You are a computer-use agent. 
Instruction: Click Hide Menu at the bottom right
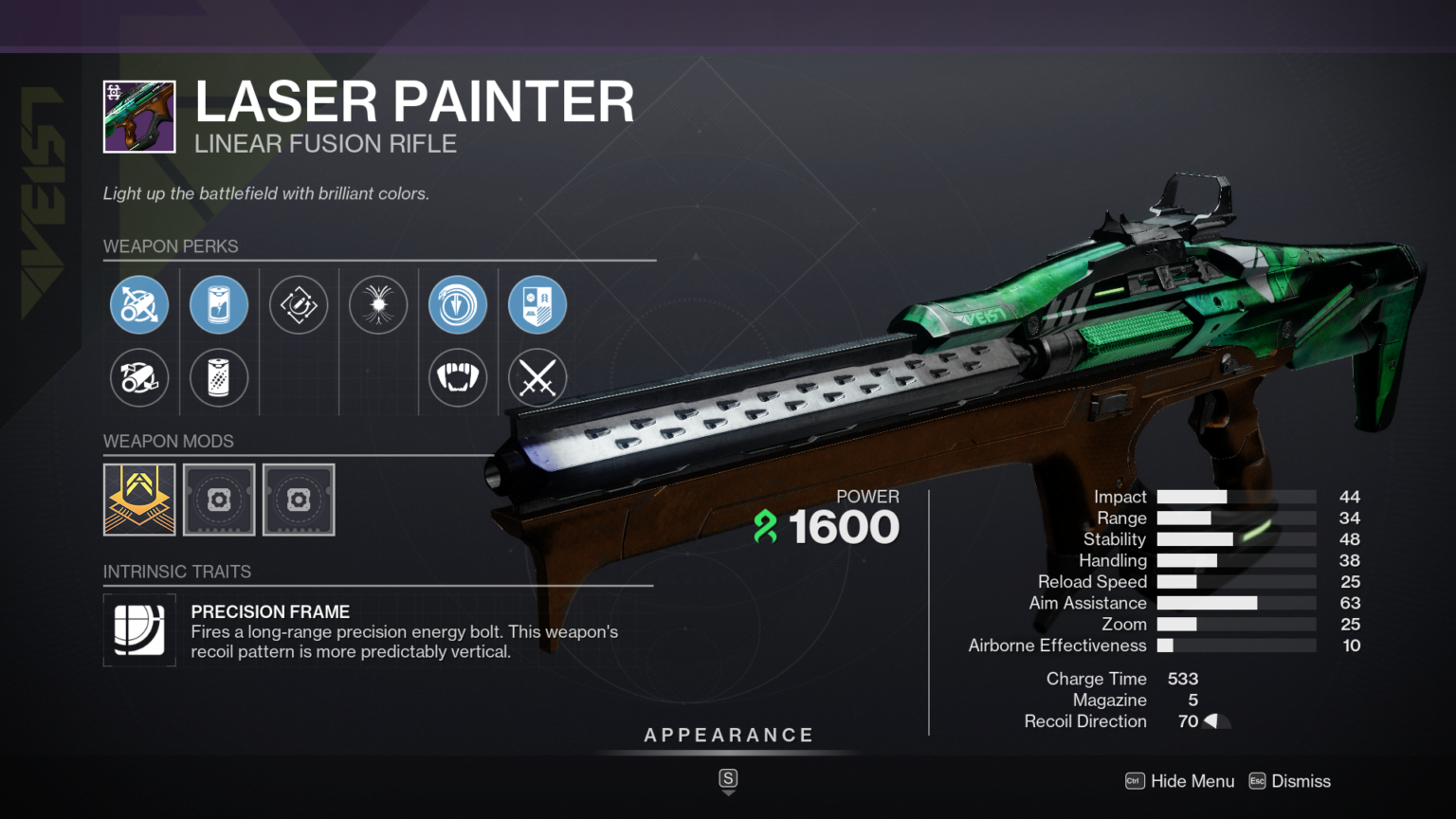(x=1192, y=781)
